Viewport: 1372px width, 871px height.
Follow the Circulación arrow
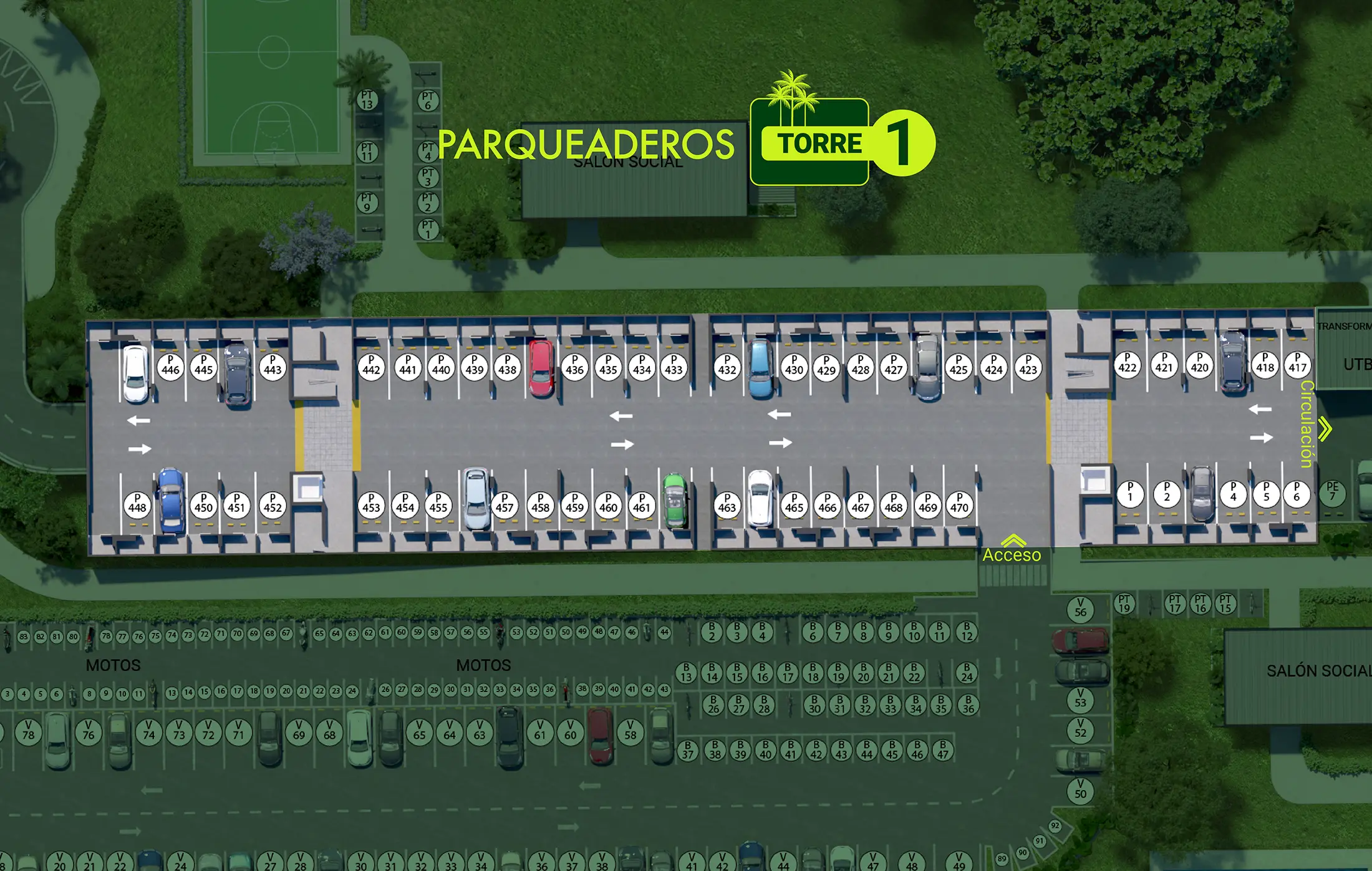(1325, 429)
